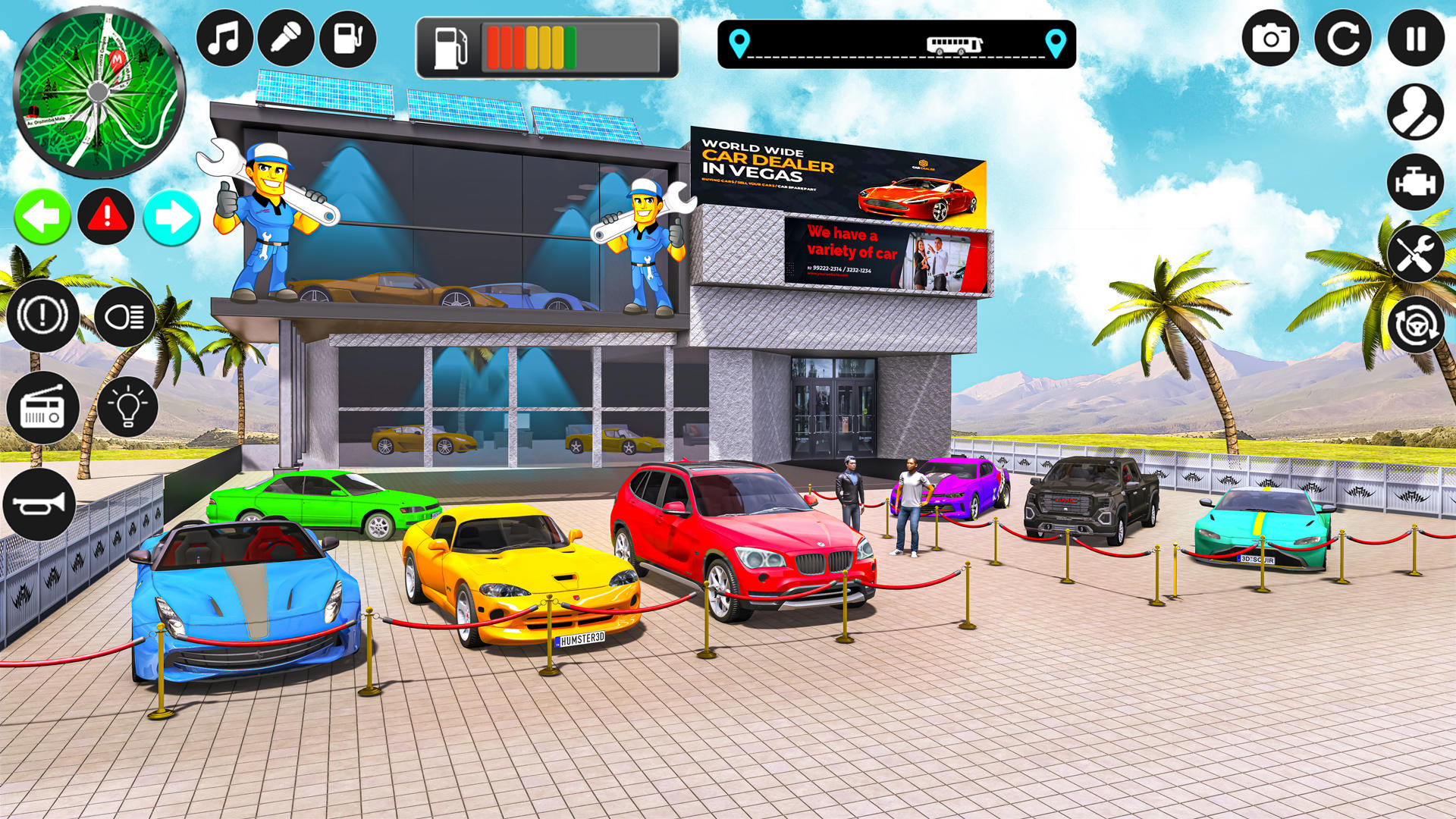Open the engine repair icon
1456x819 pixels.
(1415, 182)
